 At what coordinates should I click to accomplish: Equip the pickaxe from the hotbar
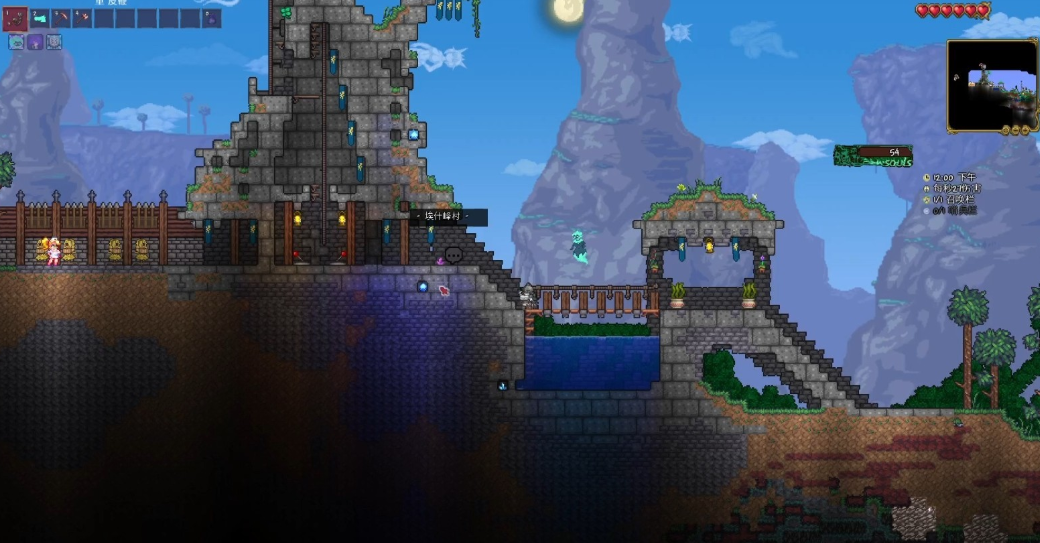pyautogui.click(x=62, y=18)
